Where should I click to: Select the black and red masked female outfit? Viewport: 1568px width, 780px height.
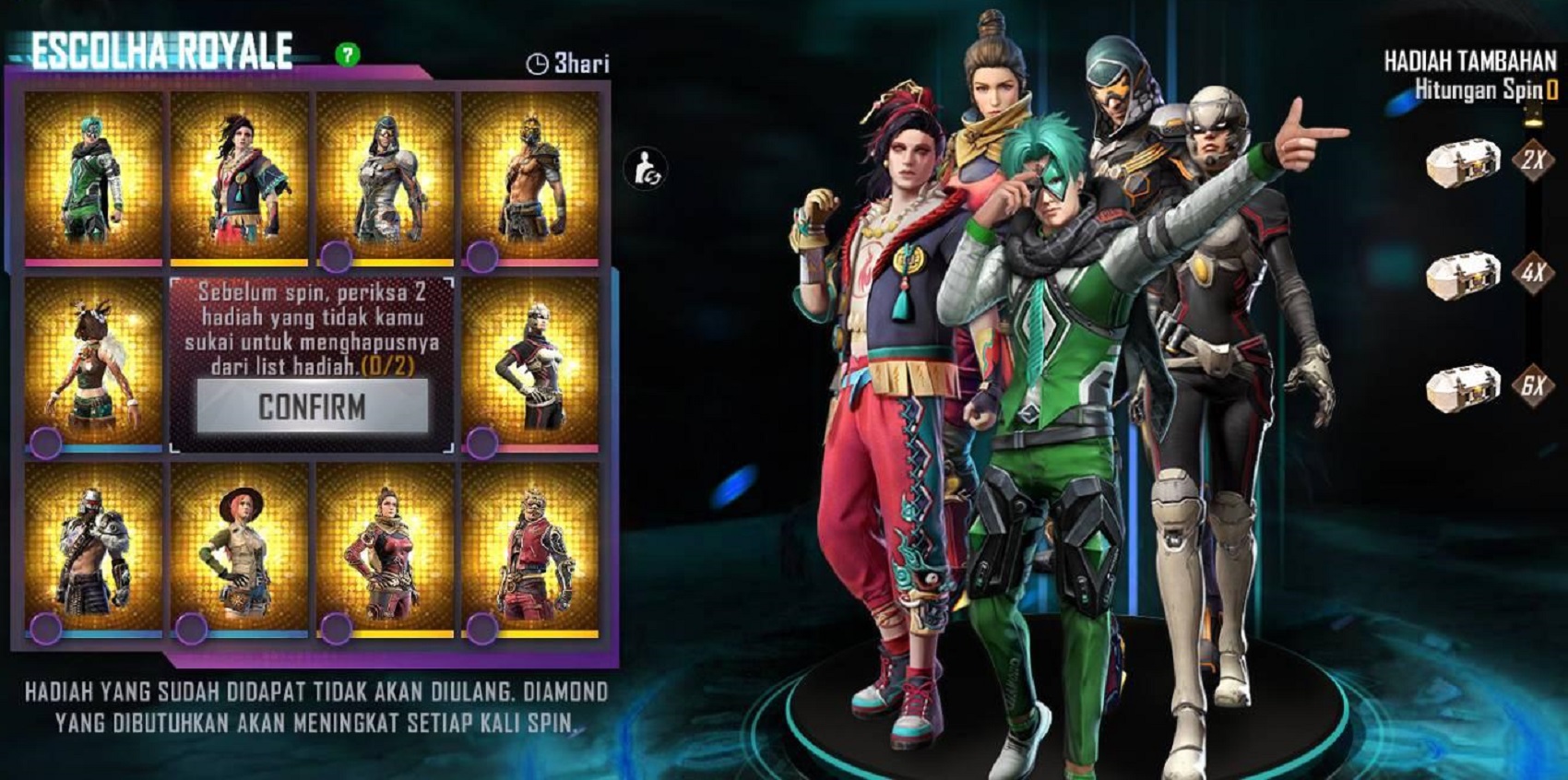(x=530, y=364)
